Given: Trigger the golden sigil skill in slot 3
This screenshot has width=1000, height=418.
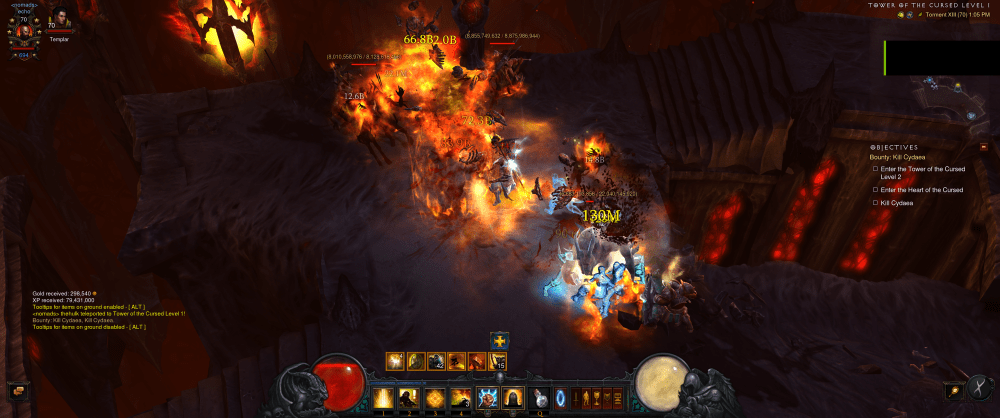Looking at the screenshot, I should (x=435, y=398).
